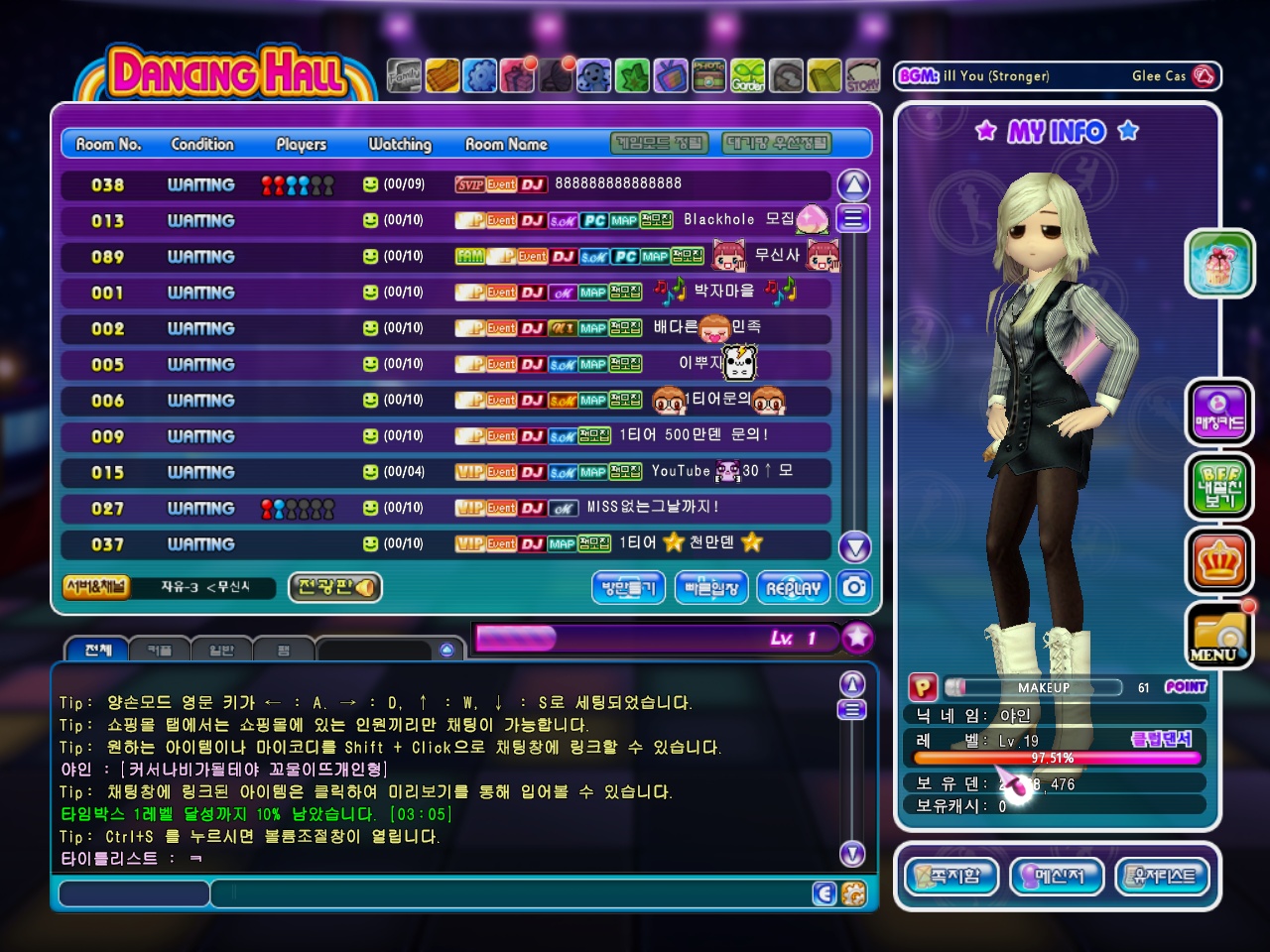Click the 서버&채널 server and channel button

pos(96,587)
